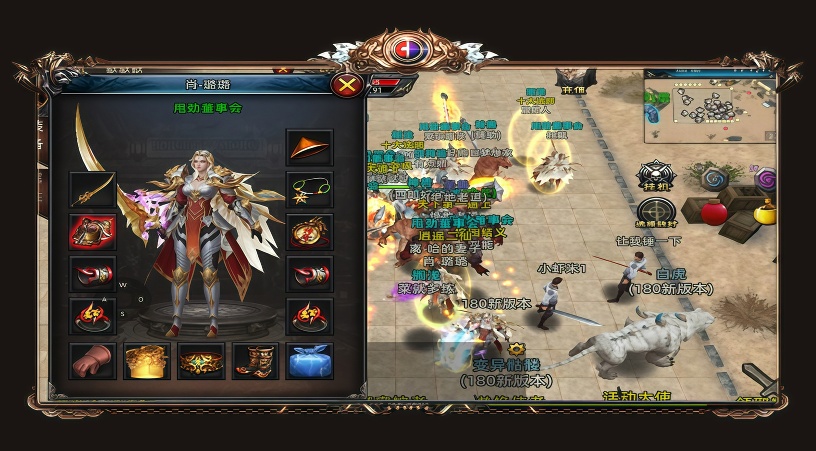
Task: Toggle the 挂机 auto-battle button
Action: (x=656, y=175)
